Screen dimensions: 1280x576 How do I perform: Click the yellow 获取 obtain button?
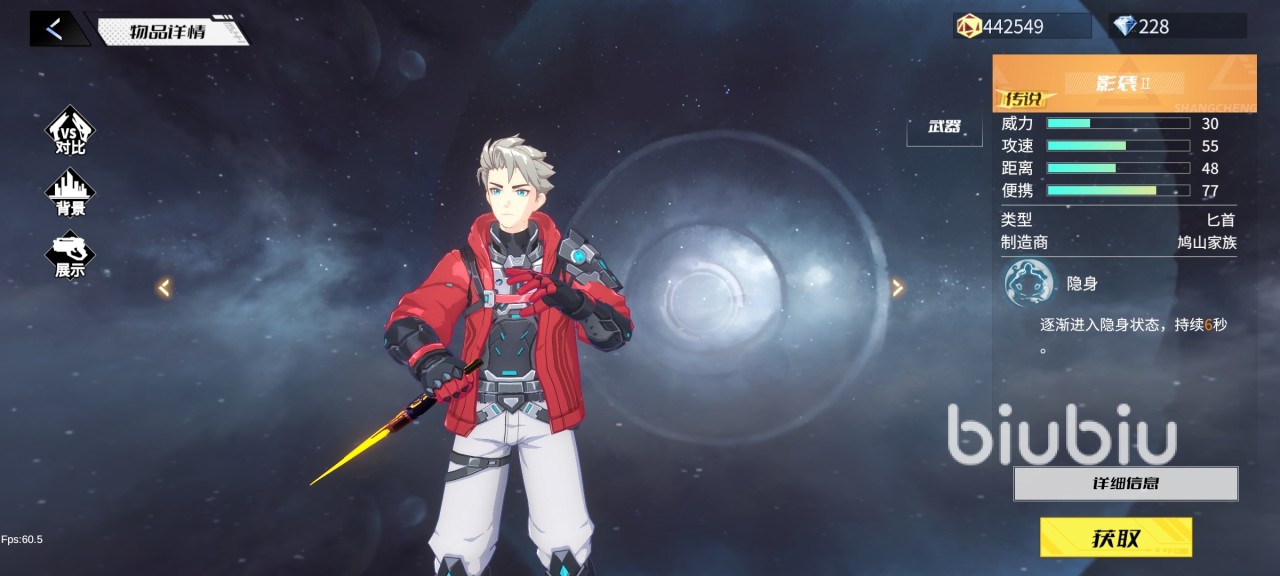[x=1115, y=538]
